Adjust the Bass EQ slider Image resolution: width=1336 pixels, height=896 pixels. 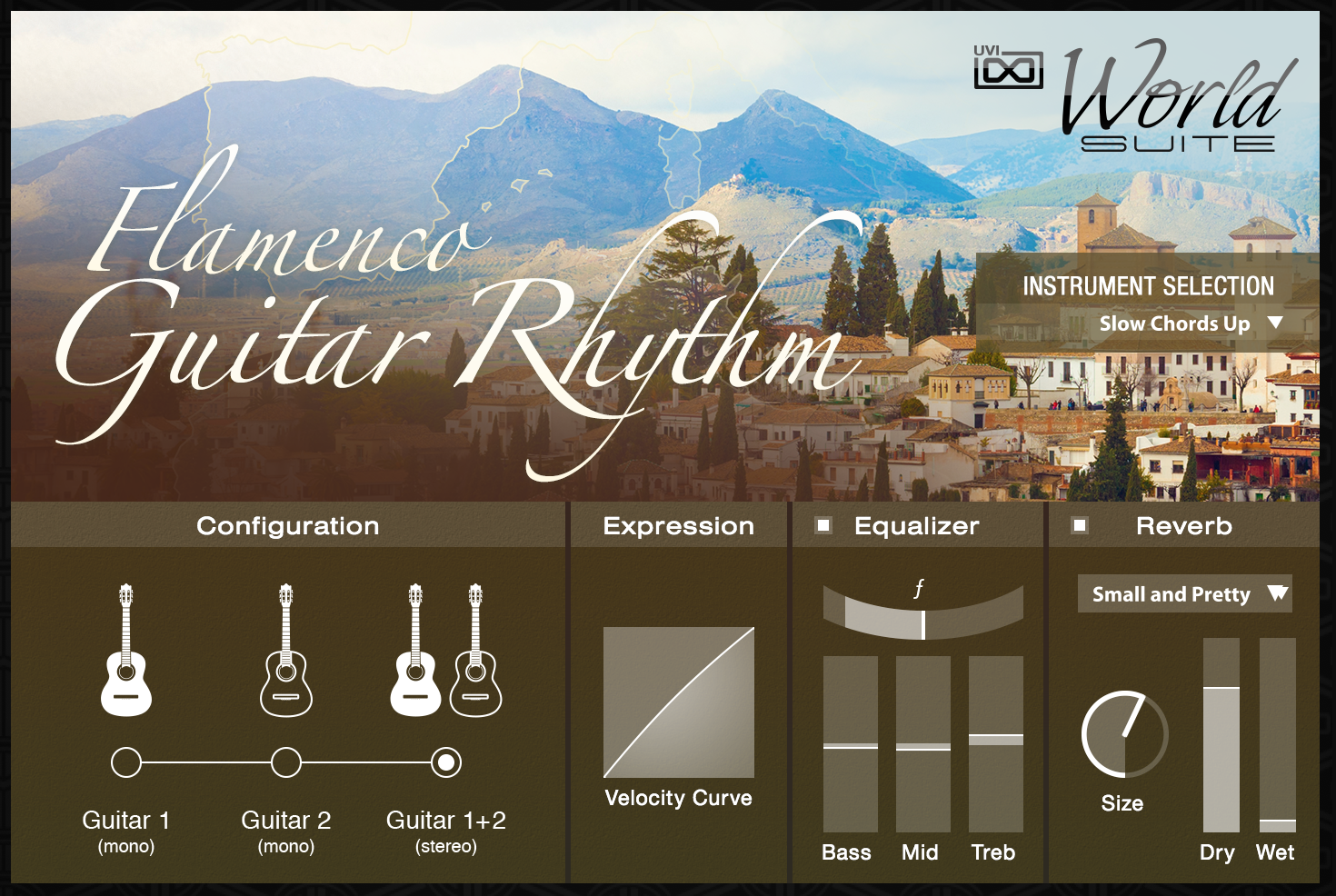(851, 746)
